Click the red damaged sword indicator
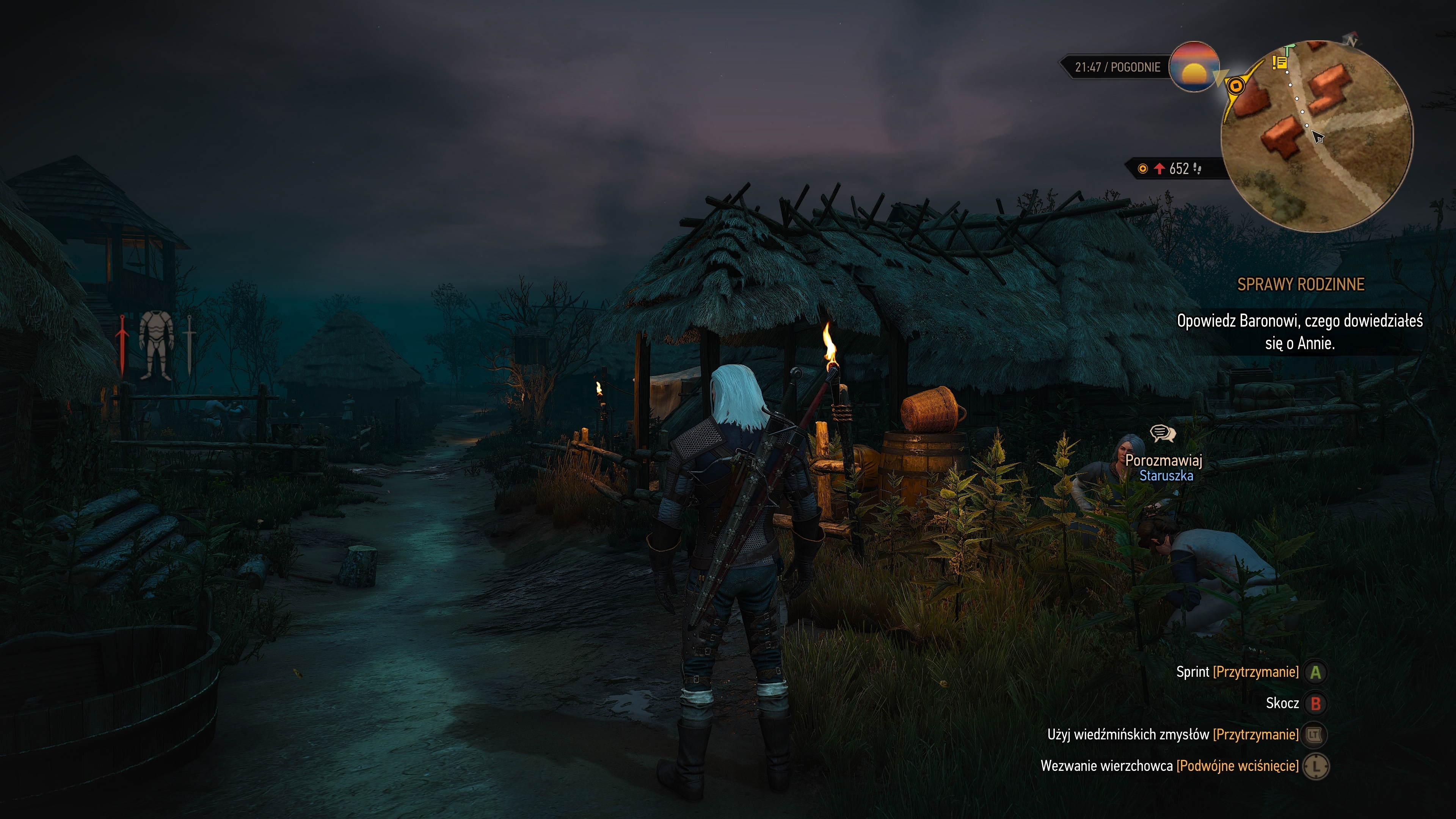This screenshot has width=1456, height=819. pos(121,345)
